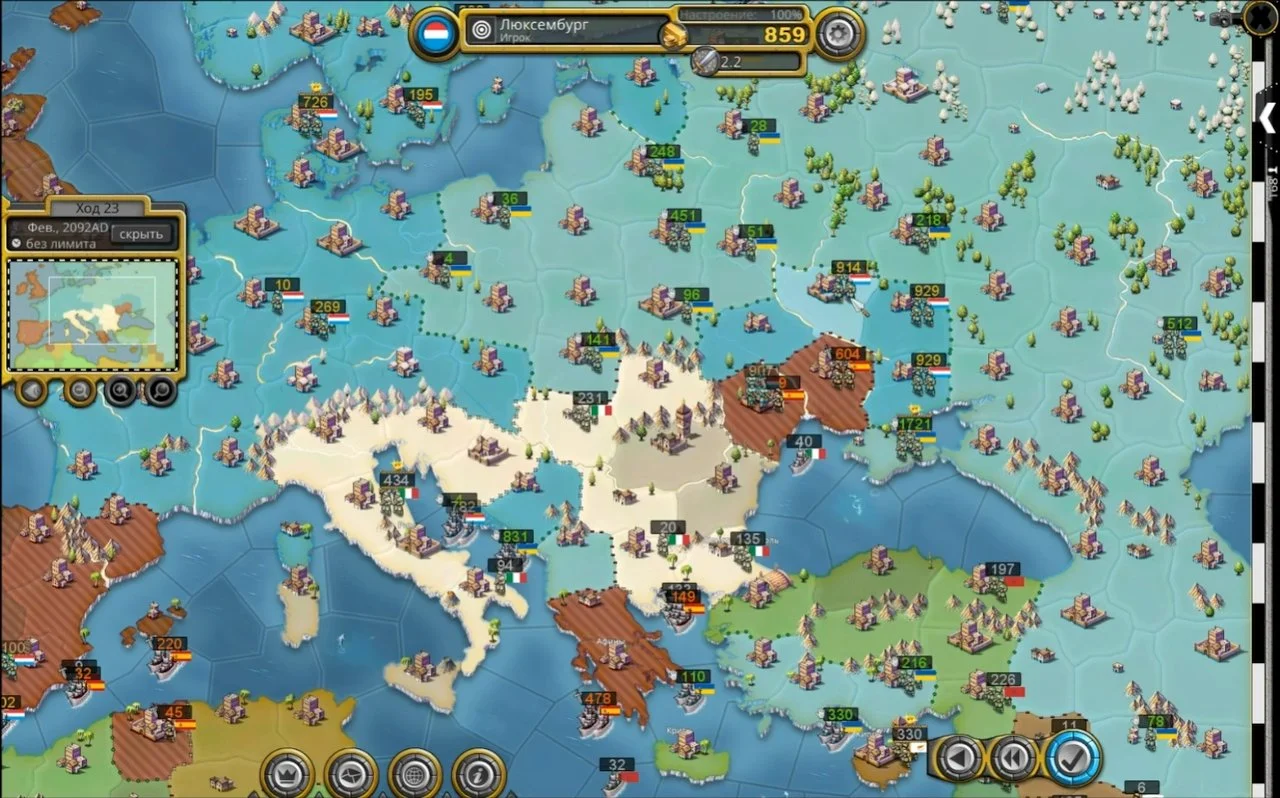Click the gold treasury icon

click(x=673, y=36)
